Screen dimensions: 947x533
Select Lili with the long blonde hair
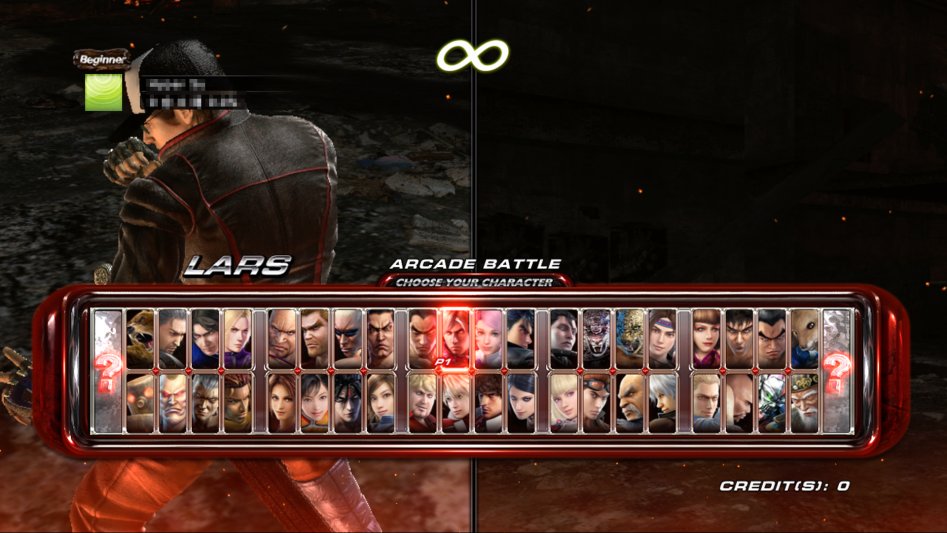pos(564,402)
